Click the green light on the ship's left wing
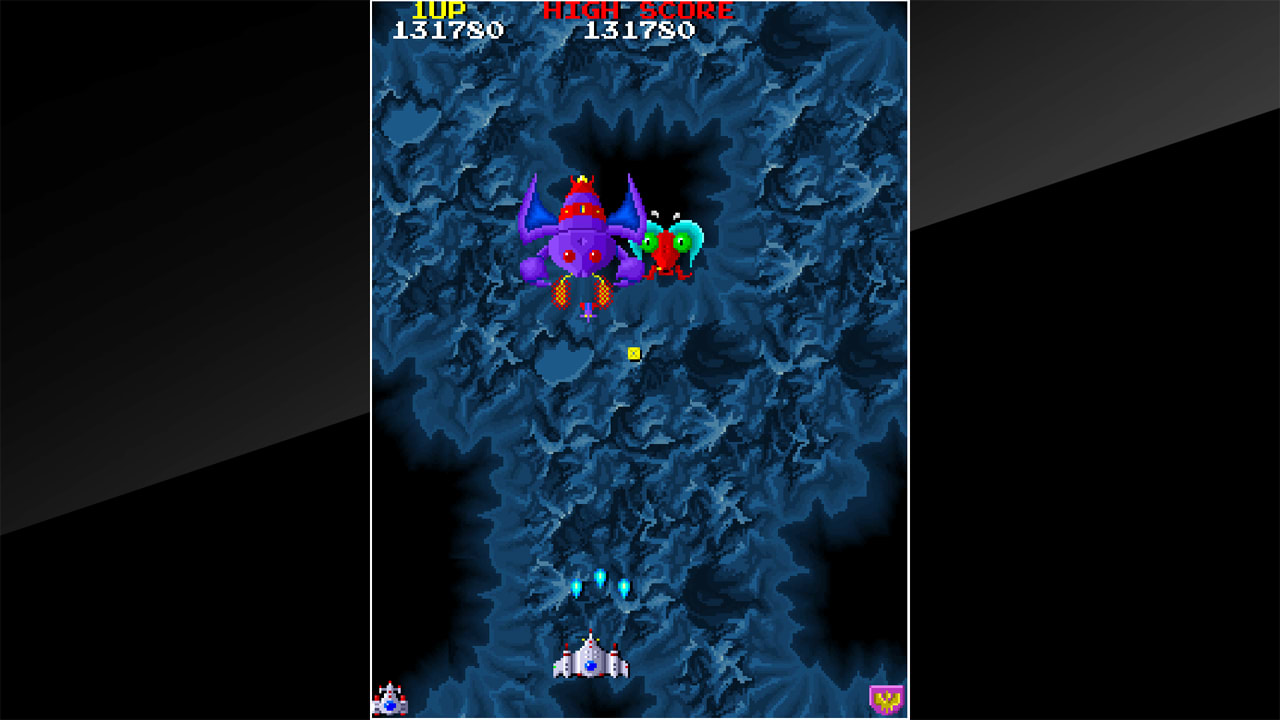 pyautogui.click(x=555, y=667)
